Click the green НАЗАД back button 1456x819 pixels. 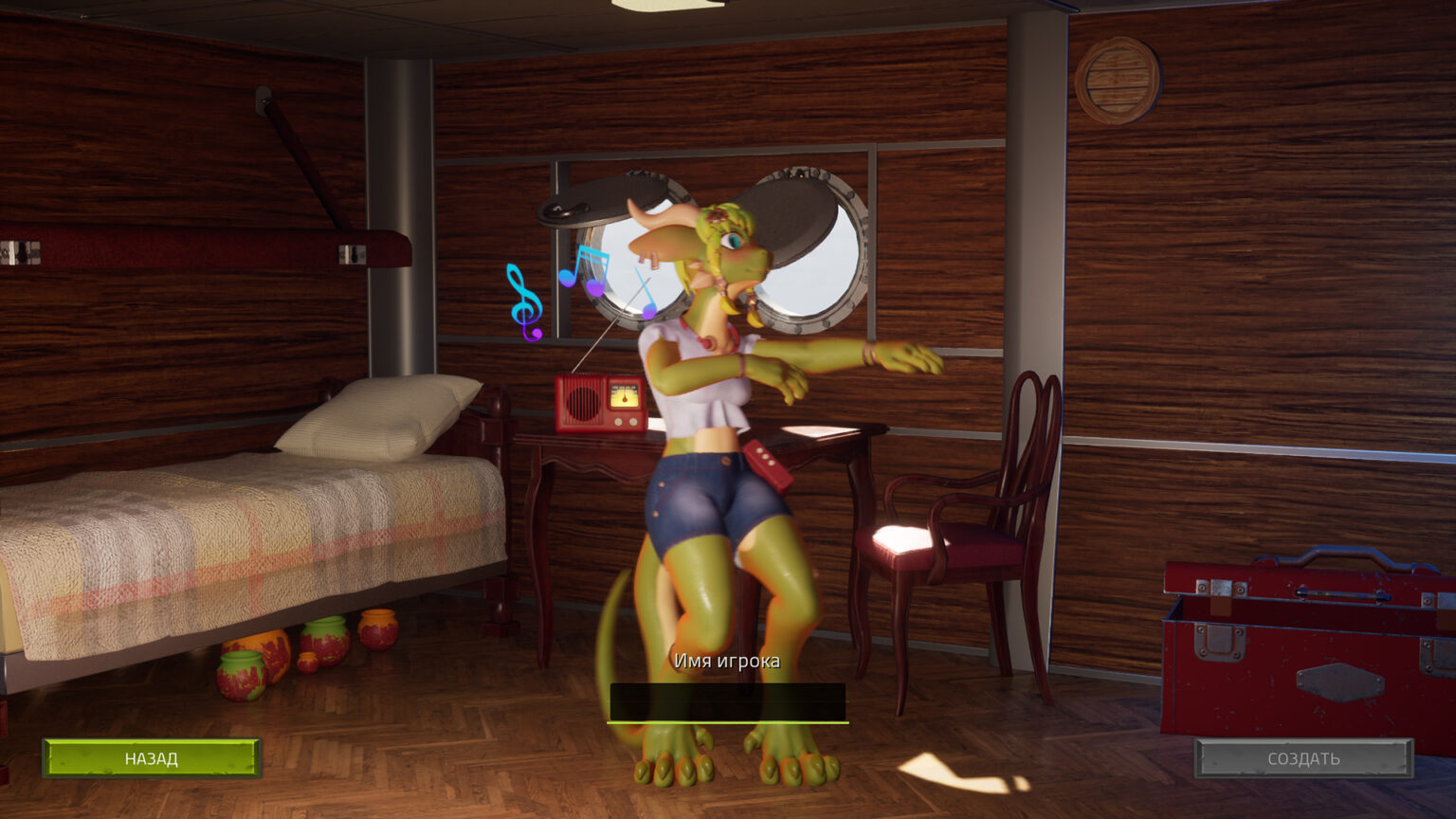[x=152, y=758]
